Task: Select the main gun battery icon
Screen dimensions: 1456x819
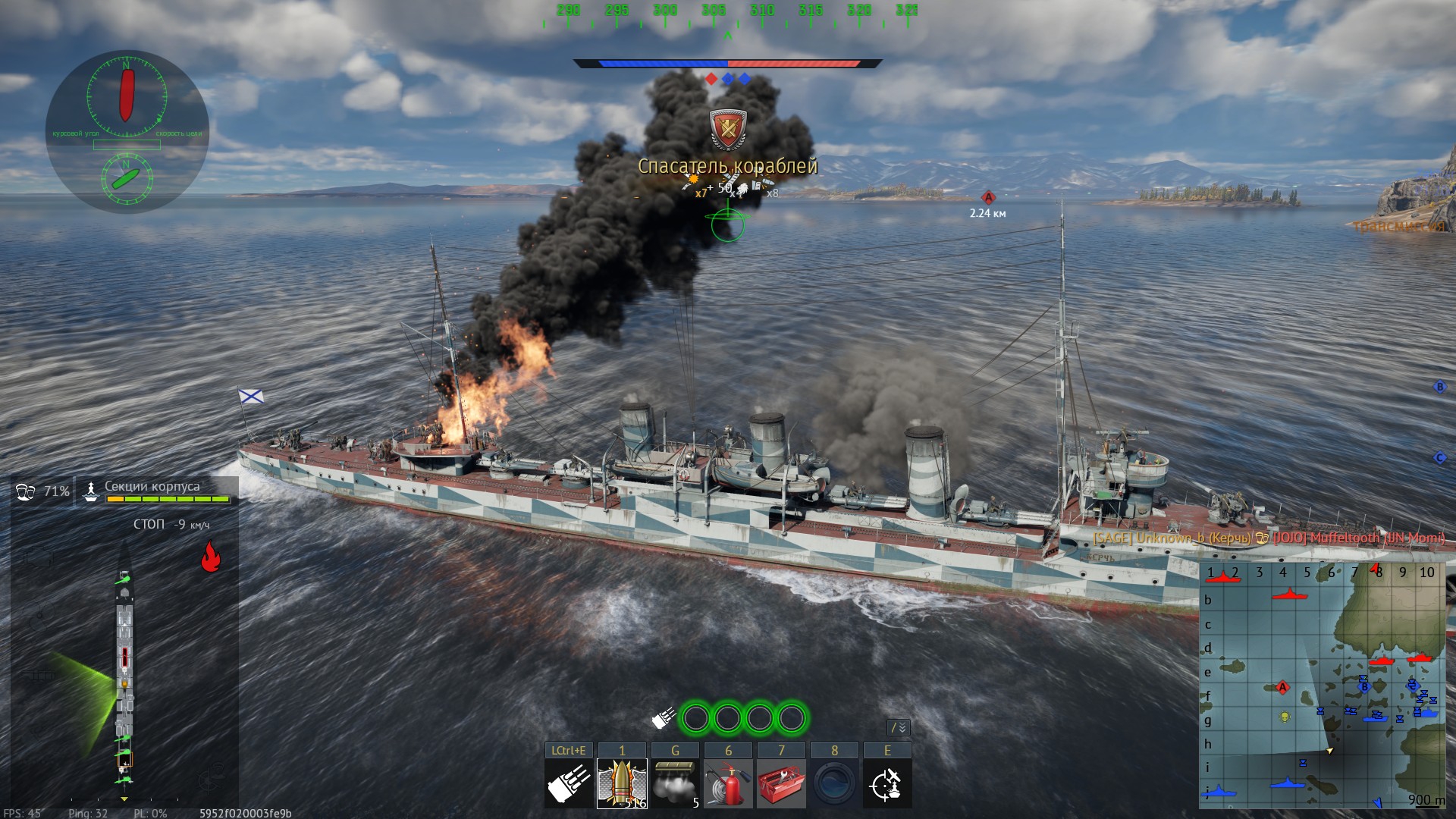Action: pyautogui.click(x=569, y=784)
